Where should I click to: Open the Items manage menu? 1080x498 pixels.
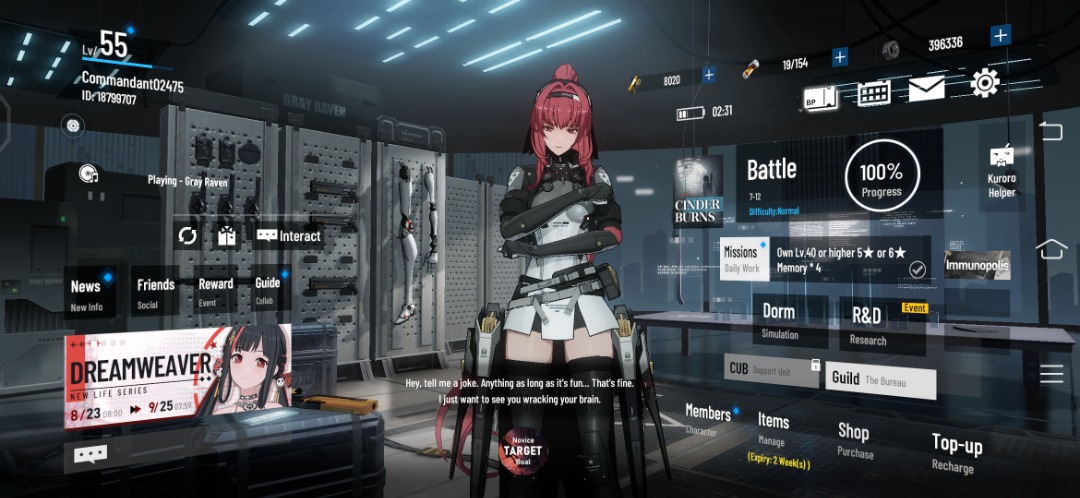(774, 429)
